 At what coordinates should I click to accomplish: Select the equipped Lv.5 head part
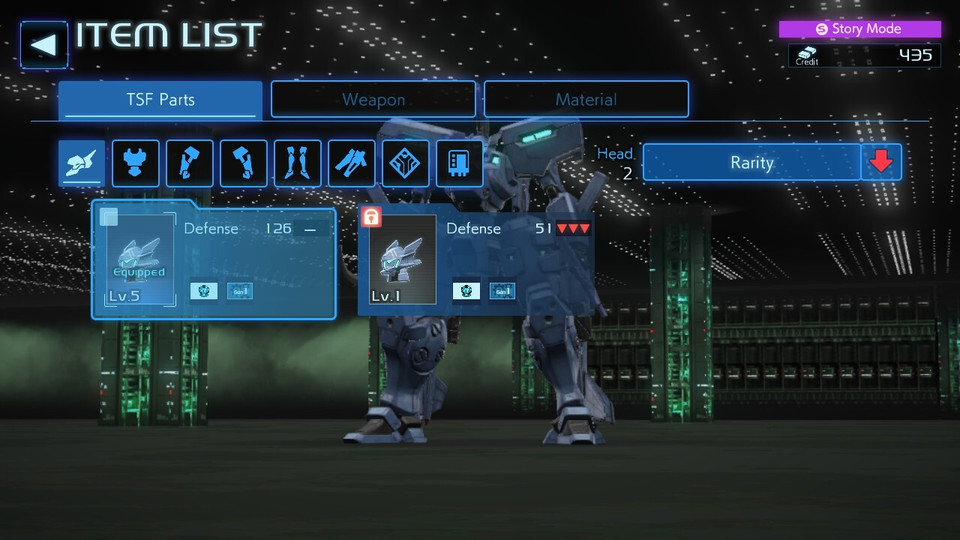click(x=214, y=260)
